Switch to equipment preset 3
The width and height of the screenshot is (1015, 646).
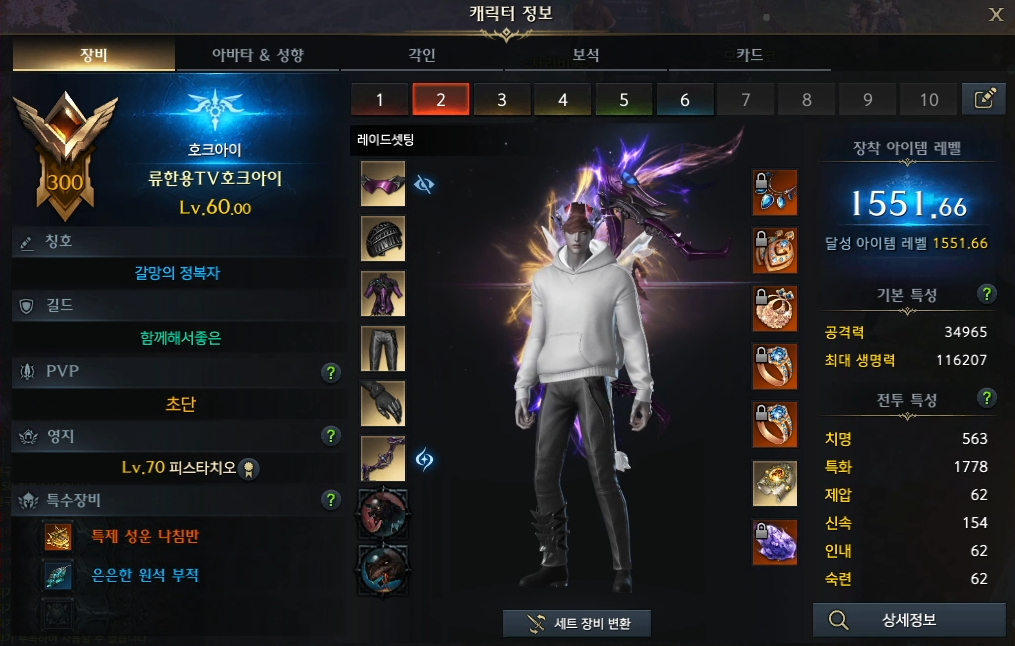tap(501, 99)
